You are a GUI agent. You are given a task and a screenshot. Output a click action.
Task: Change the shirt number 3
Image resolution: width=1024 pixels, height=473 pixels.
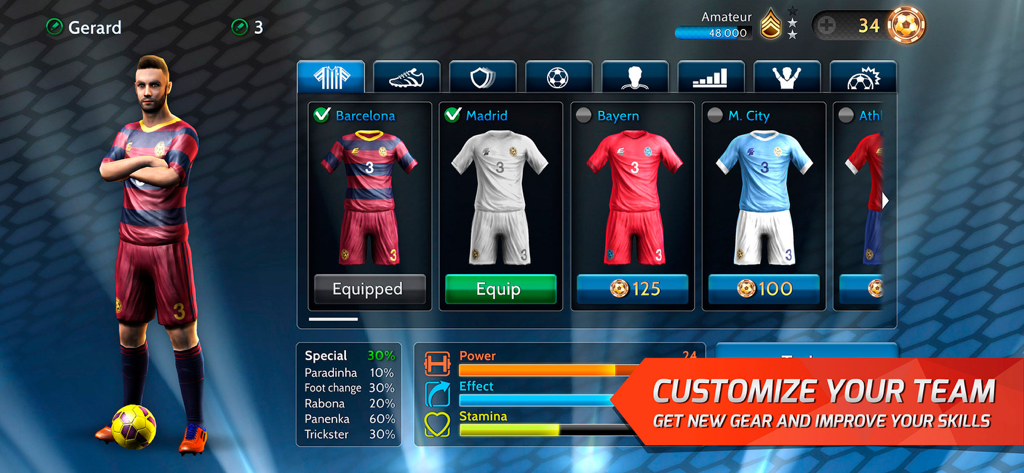239,27
